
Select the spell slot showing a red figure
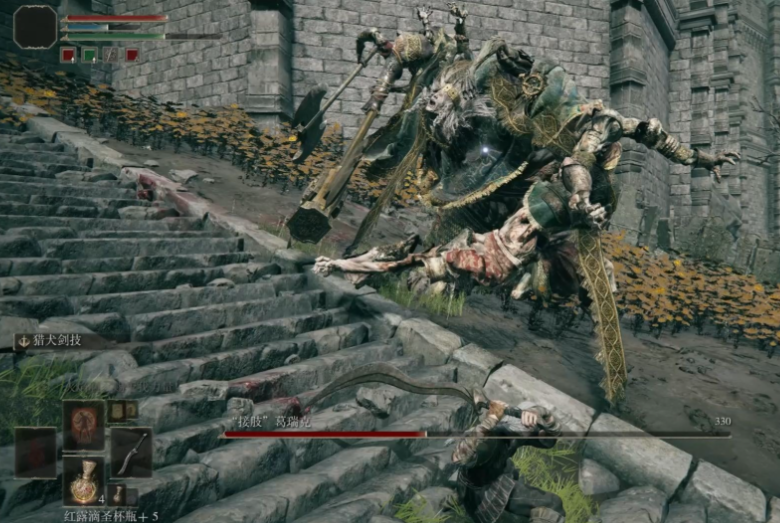pyautogui.click(x=84, y=425)
